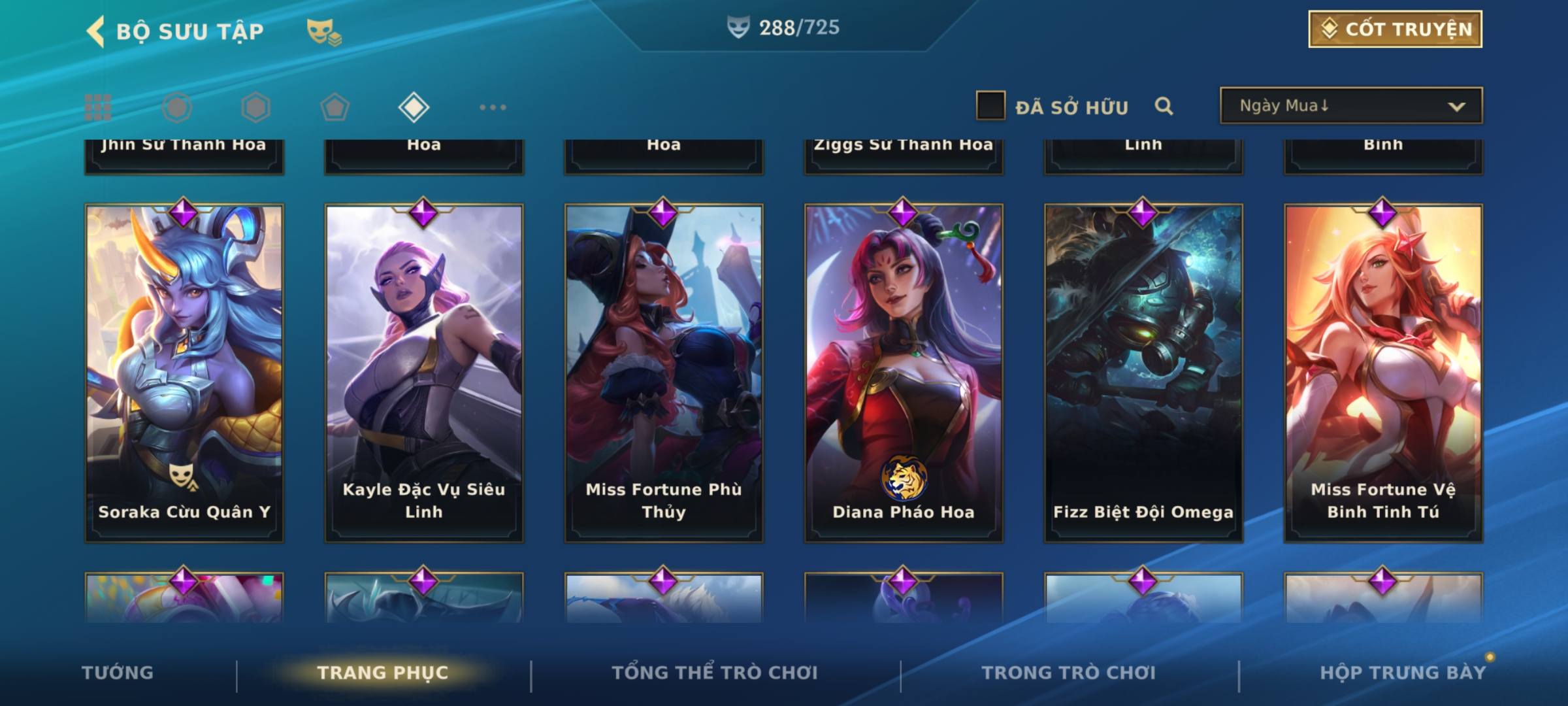Switch to the Tướng tab
Viewport: 1568px width, 706px height.
[118, 673]
